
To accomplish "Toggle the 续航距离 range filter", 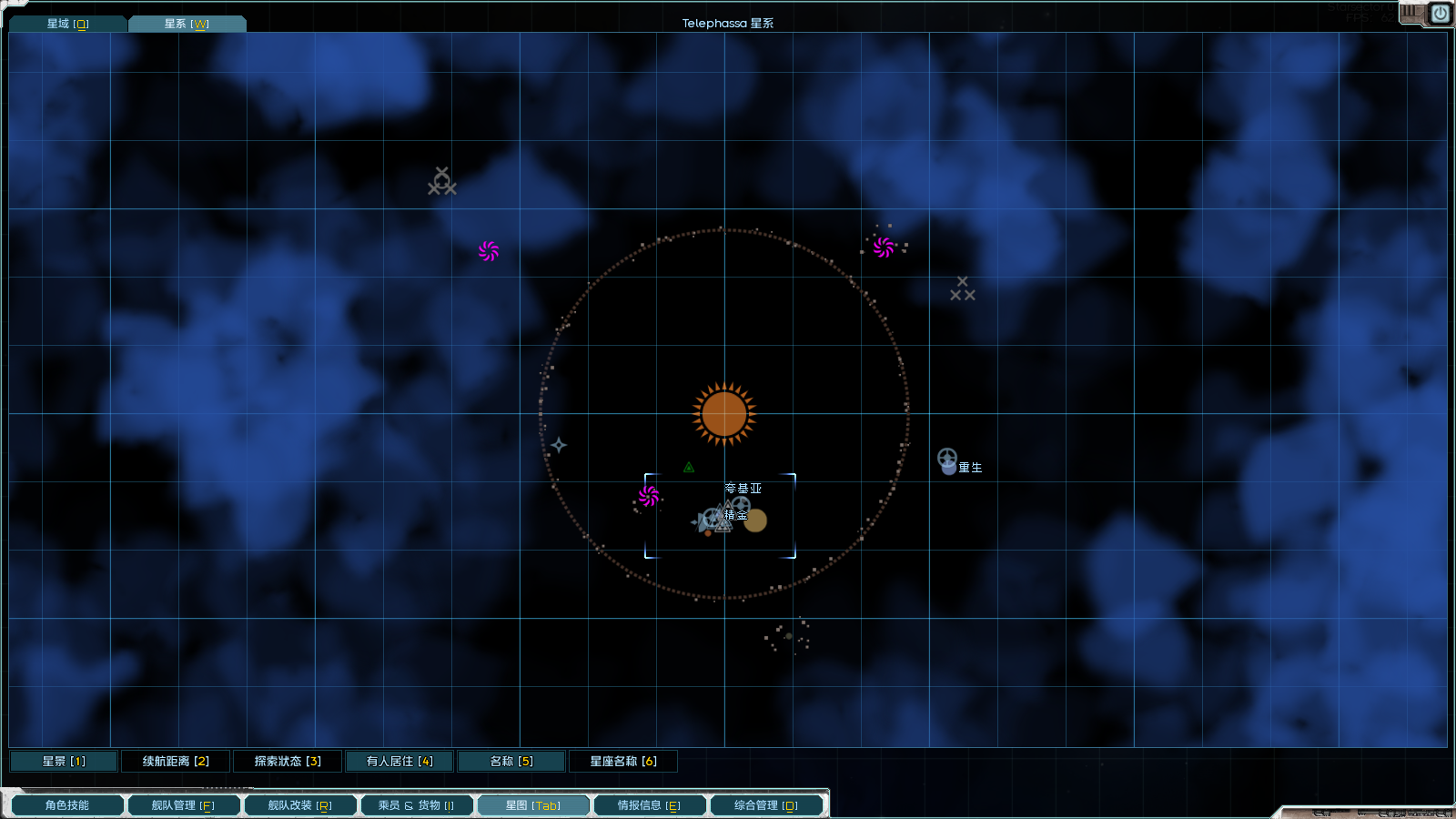I will [x=176, y=761].
